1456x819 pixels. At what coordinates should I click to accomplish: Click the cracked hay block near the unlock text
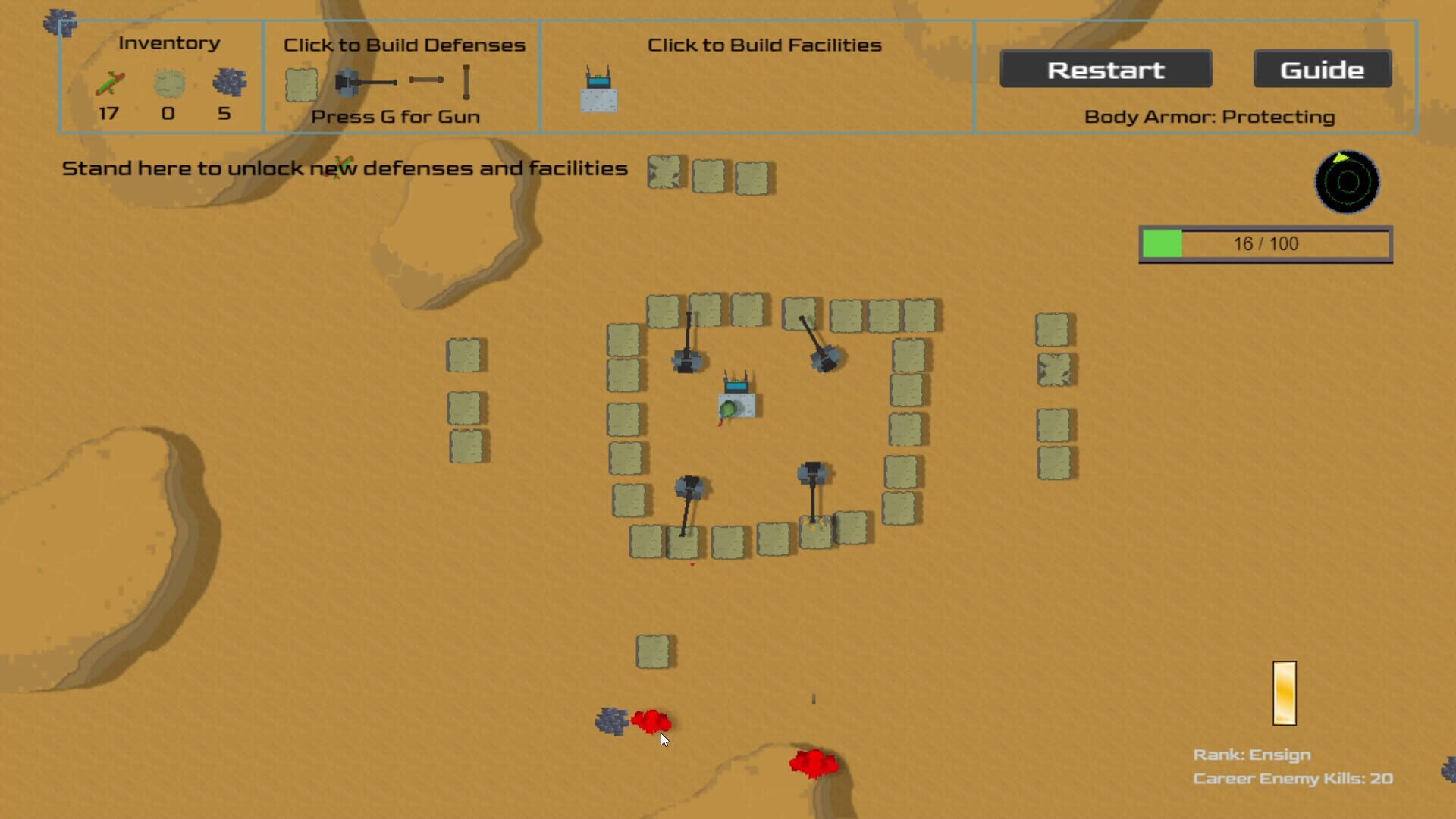pyautogui.click(x=664, y=173)
